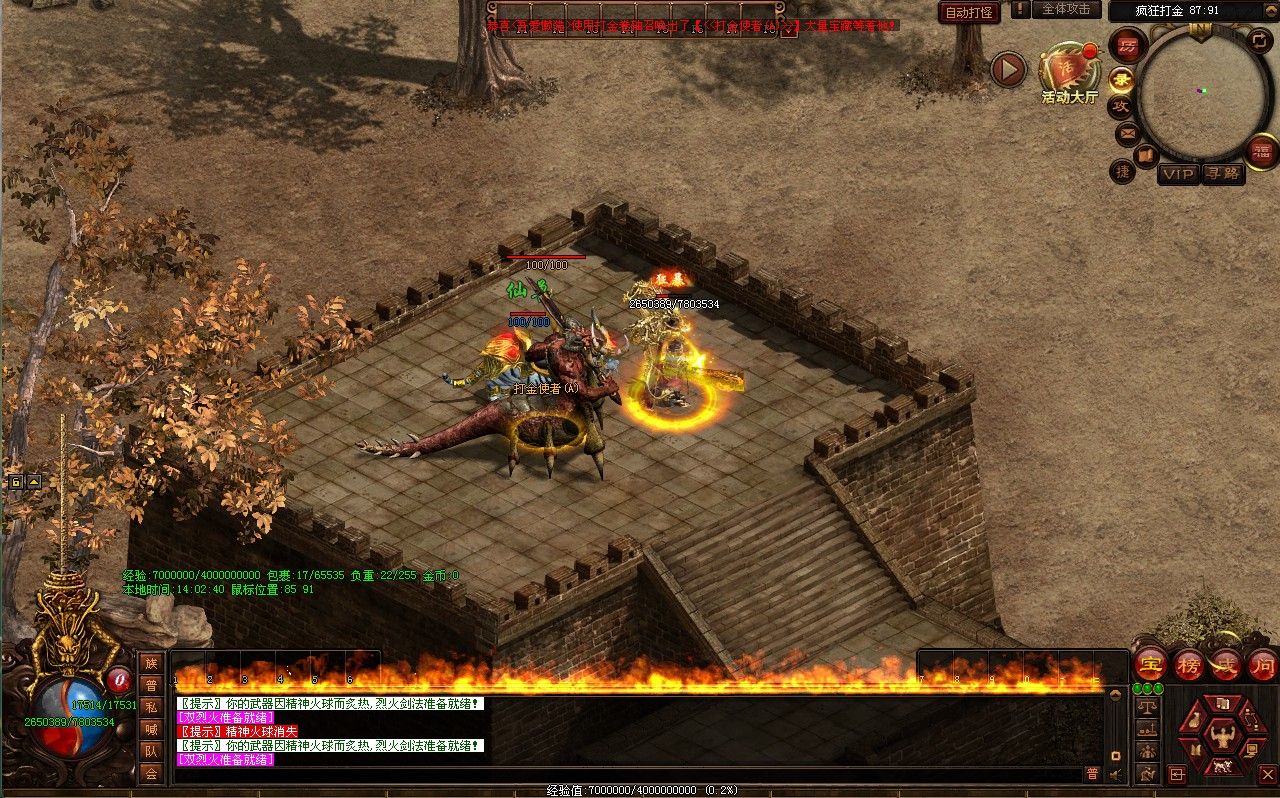Open character panel with flexing figure icon
This screenshot has height=798, width=1280.
[1221, 737]
